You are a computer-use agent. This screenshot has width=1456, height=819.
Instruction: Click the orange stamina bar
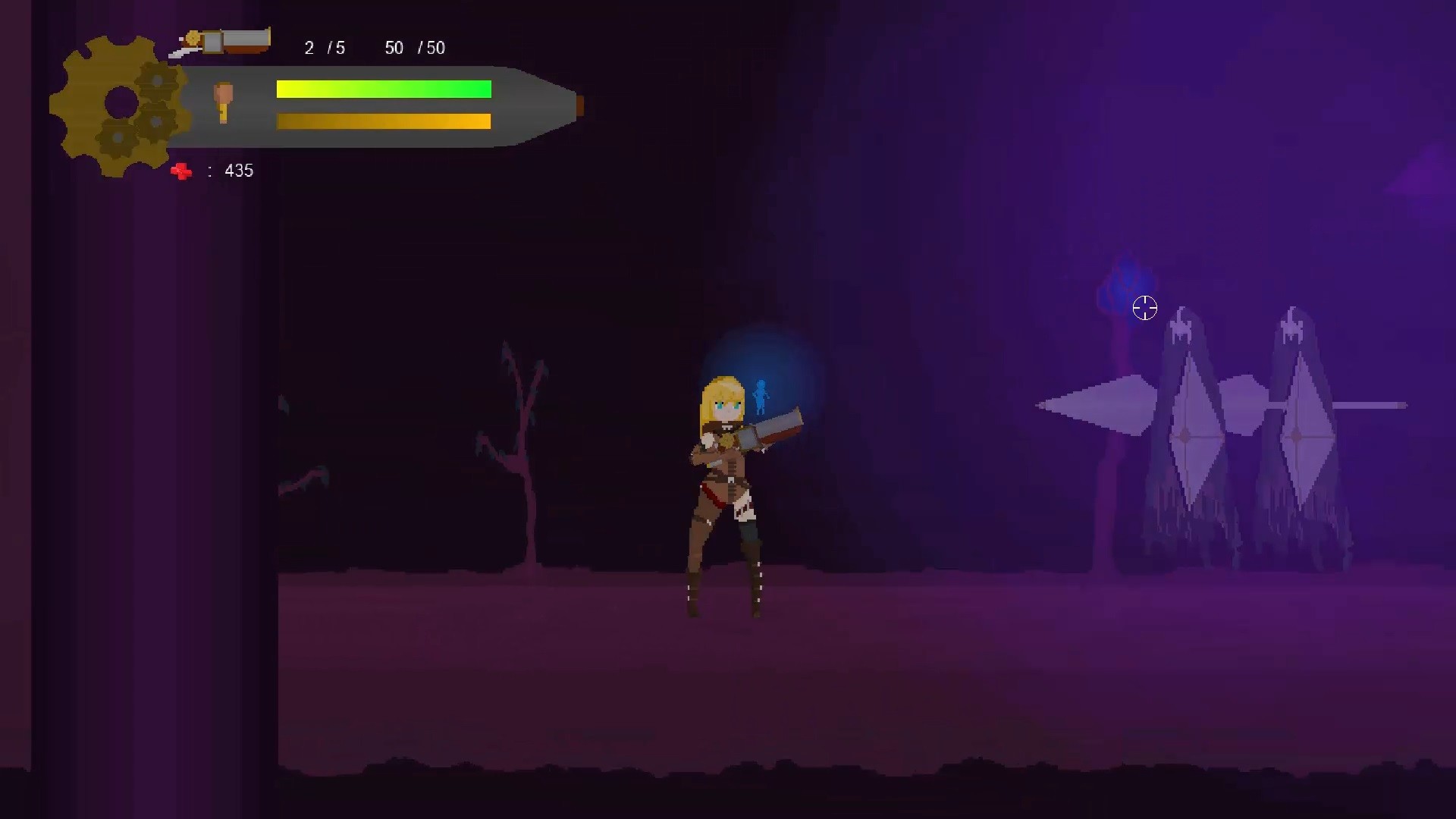(x=383, y=121)
